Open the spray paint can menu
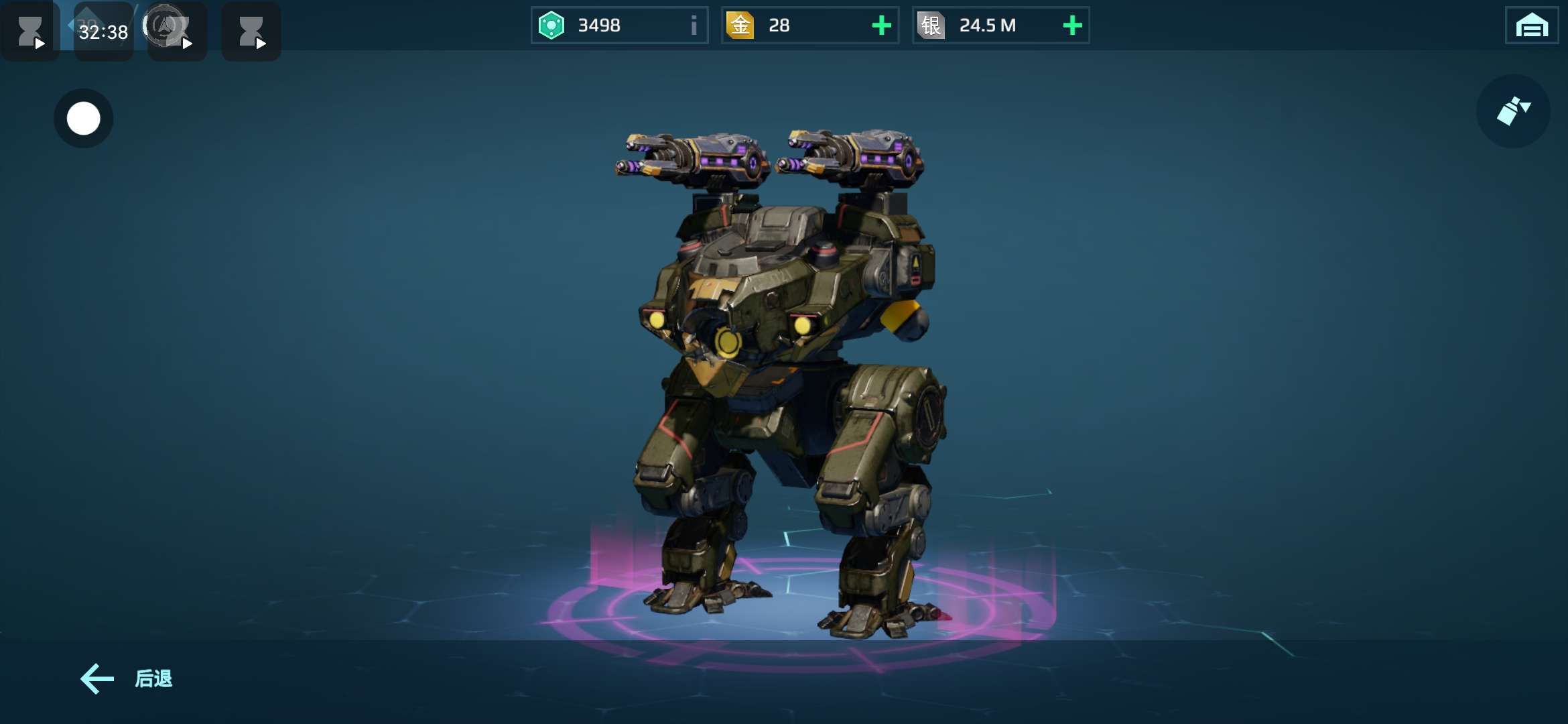1568x724 pixels. tap(1513, 111)
